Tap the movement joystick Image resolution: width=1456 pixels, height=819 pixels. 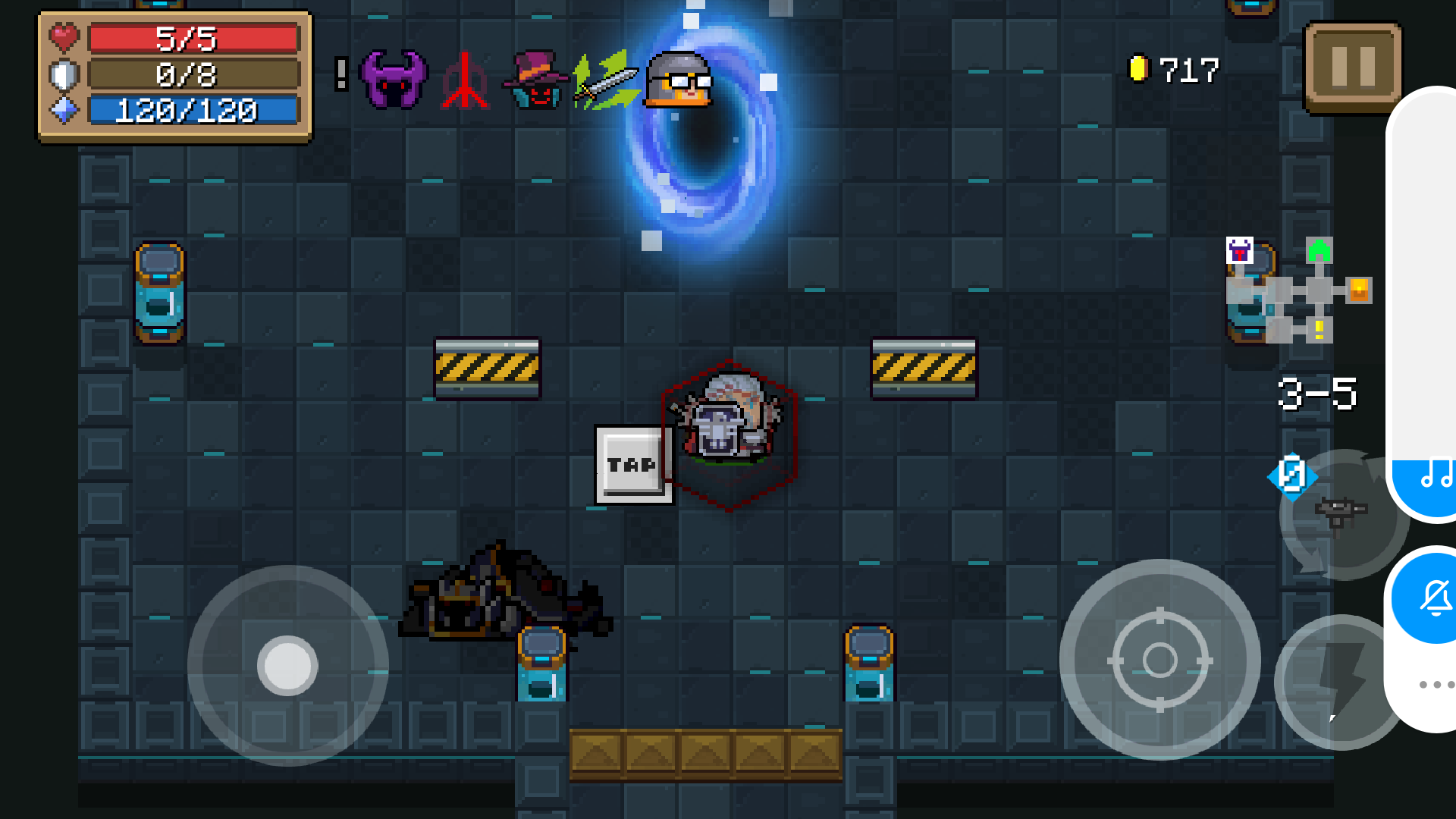click(x=288, y=666)
